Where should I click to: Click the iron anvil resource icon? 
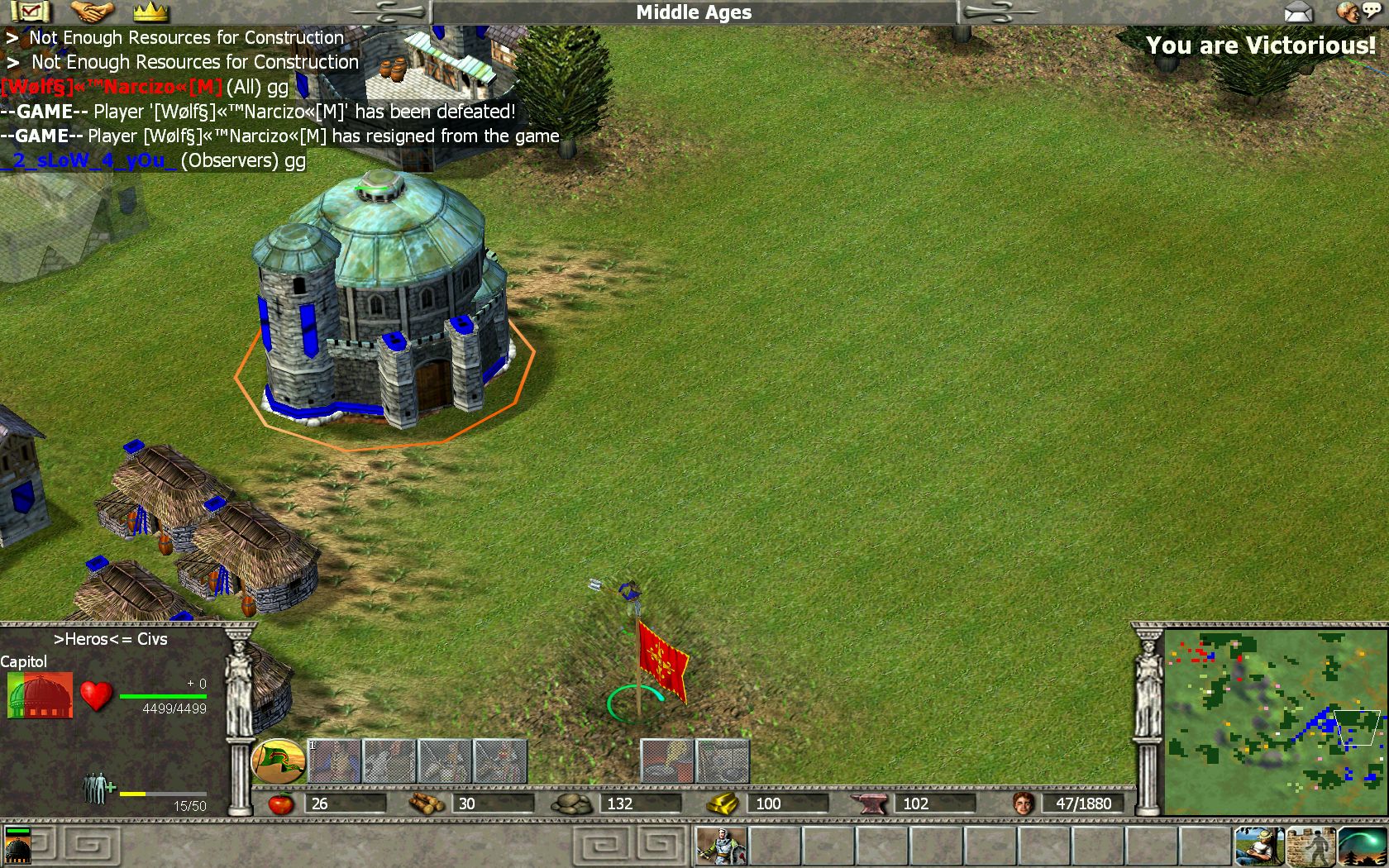[869, 803]
